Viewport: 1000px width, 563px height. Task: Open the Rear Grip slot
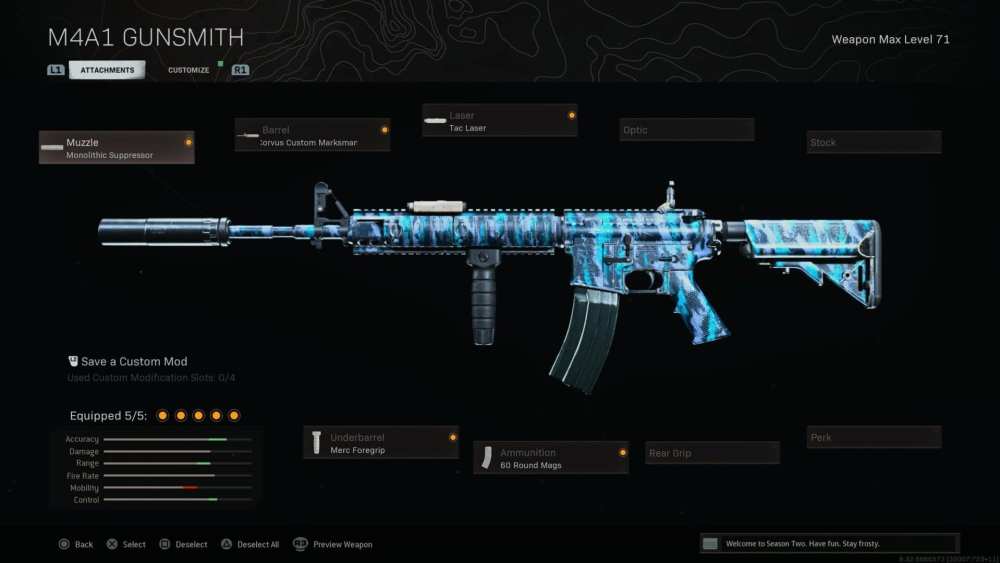712,453
